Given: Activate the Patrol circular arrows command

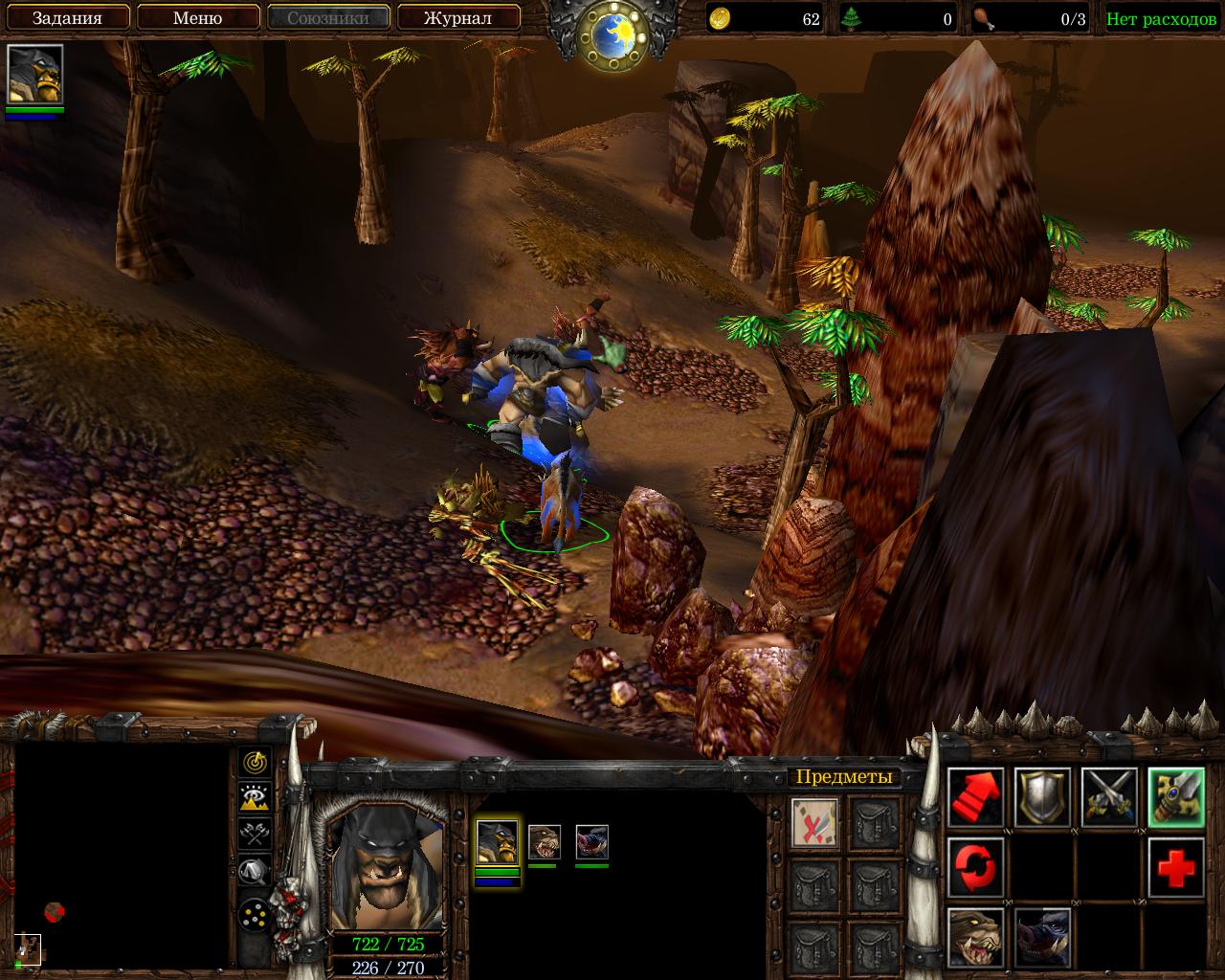Looking at the screenshot, I should click(976, 866).
